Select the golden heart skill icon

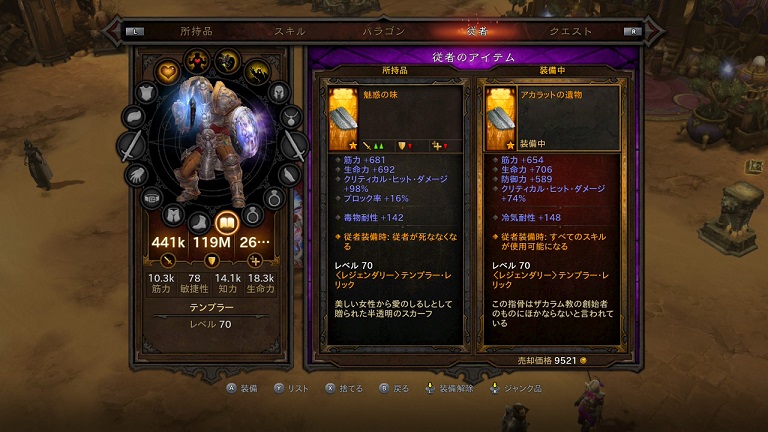coord(168,70)
